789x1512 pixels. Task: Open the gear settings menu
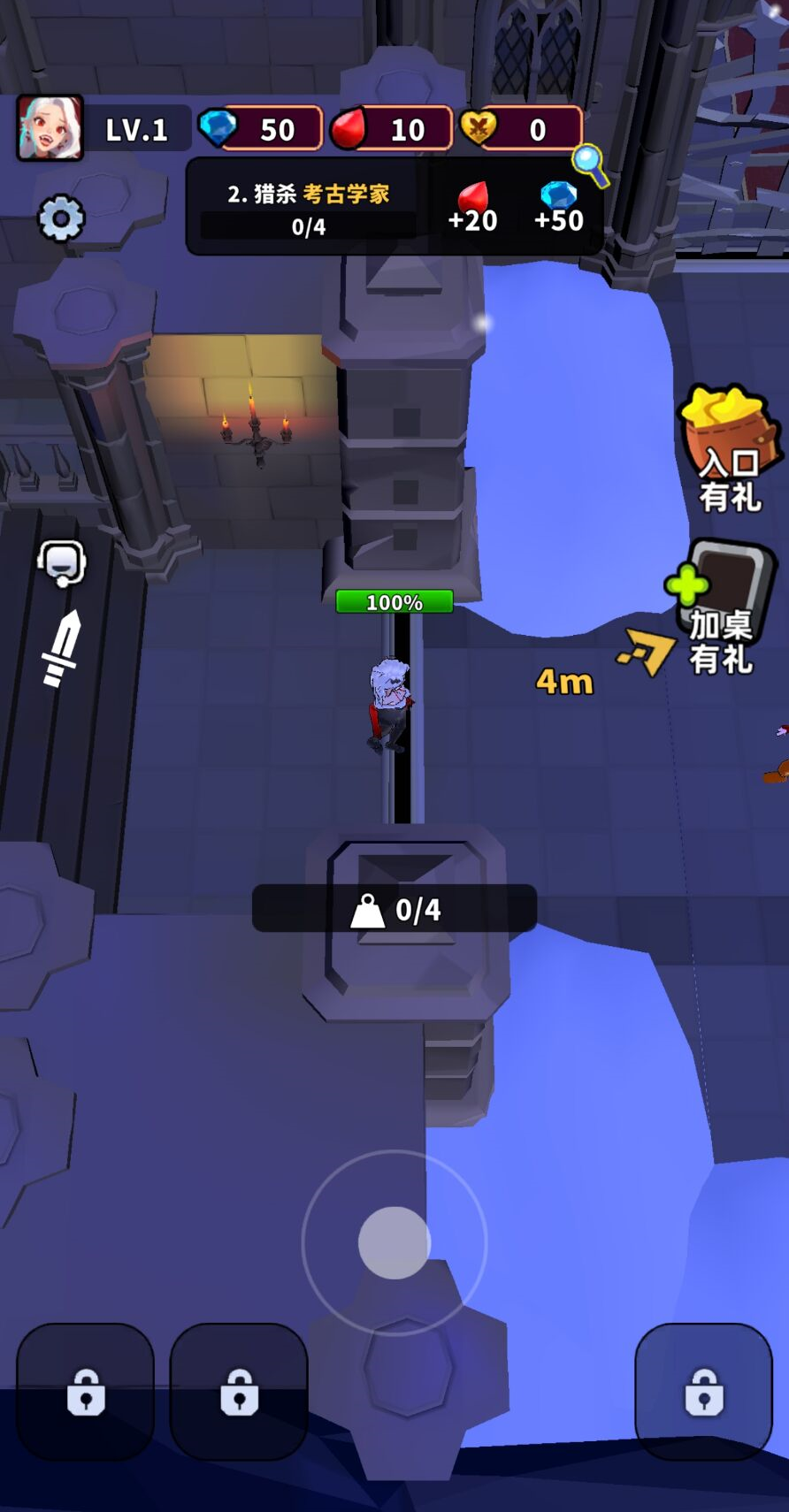(61, 218)
